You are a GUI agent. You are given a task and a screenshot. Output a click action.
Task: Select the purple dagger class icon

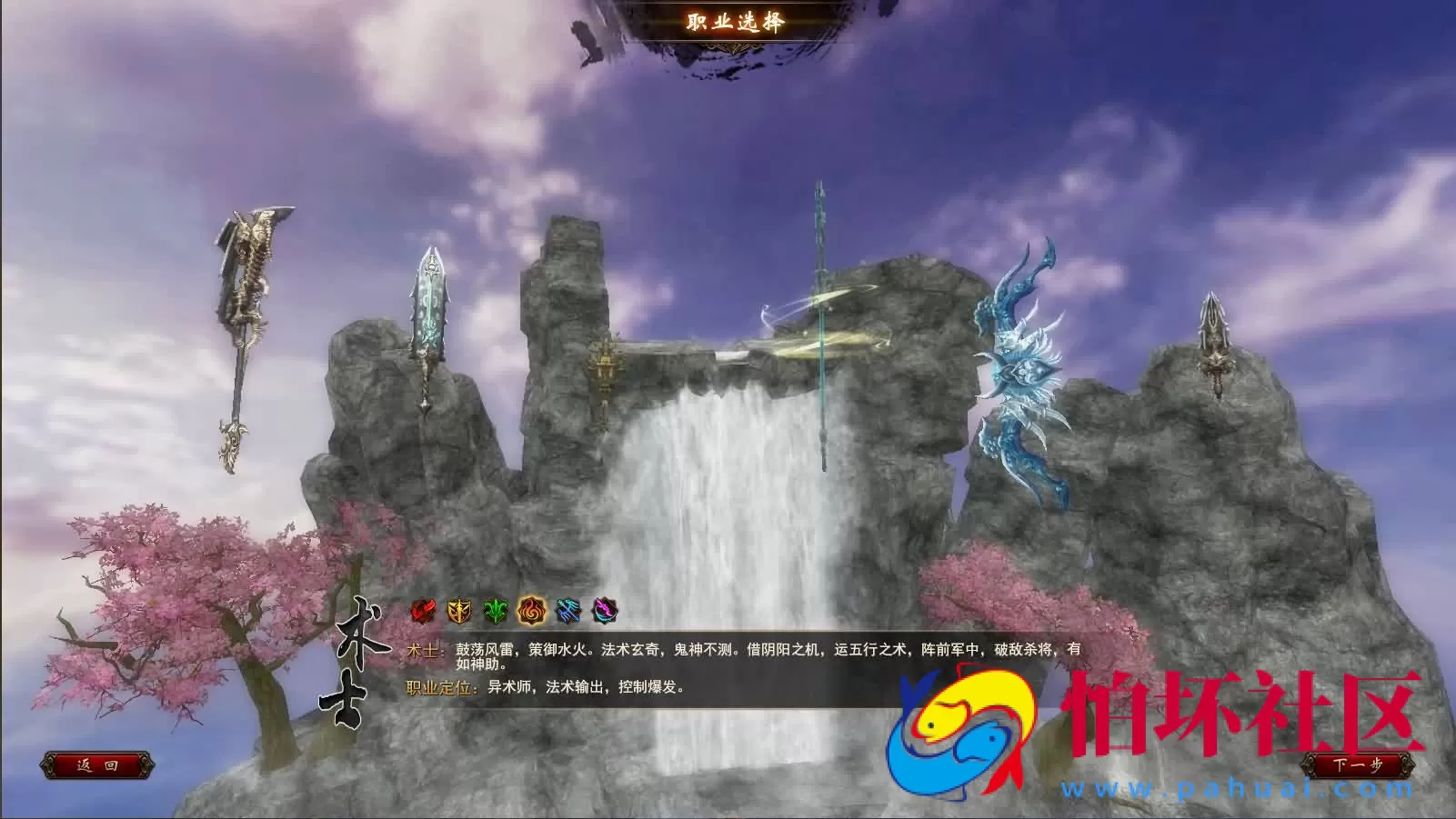click(x=604, y=610)
